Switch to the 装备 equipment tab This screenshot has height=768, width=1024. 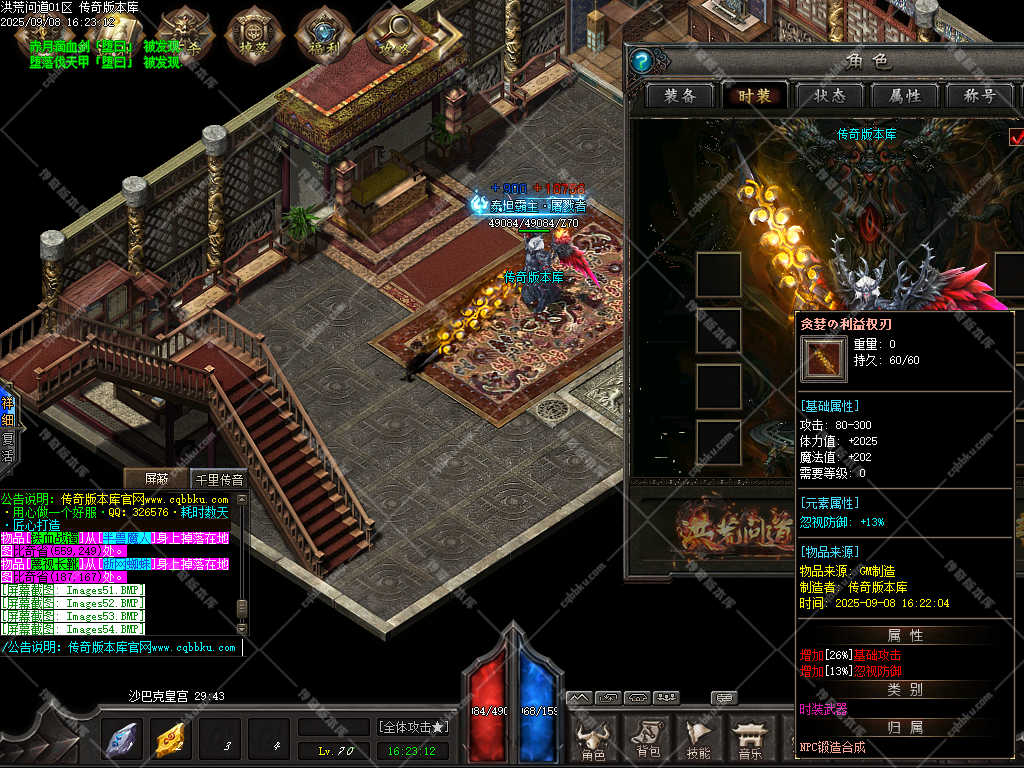click(686, 96)
